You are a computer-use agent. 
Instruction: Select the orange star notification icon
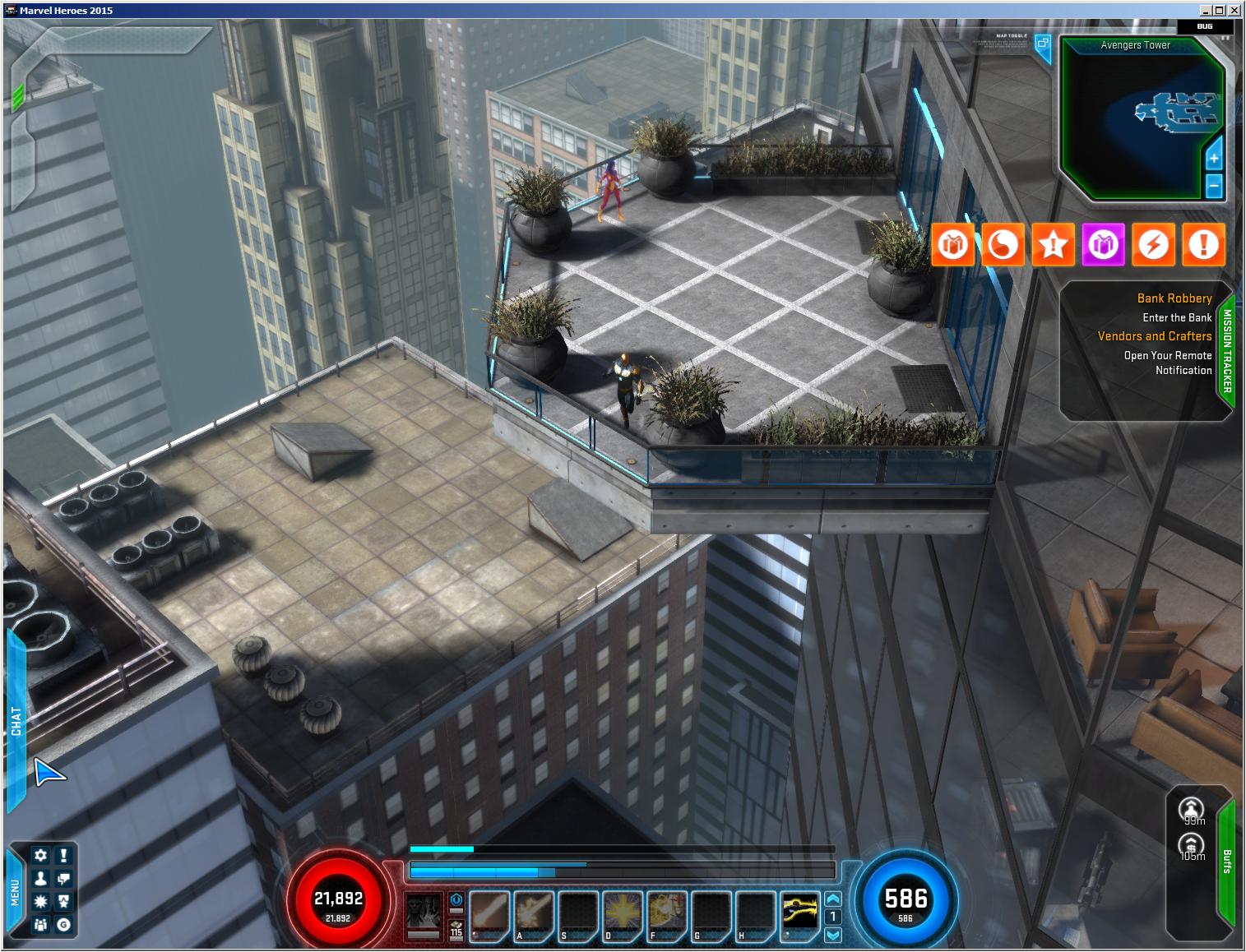pyautogui.click(x=1053, y=245)
